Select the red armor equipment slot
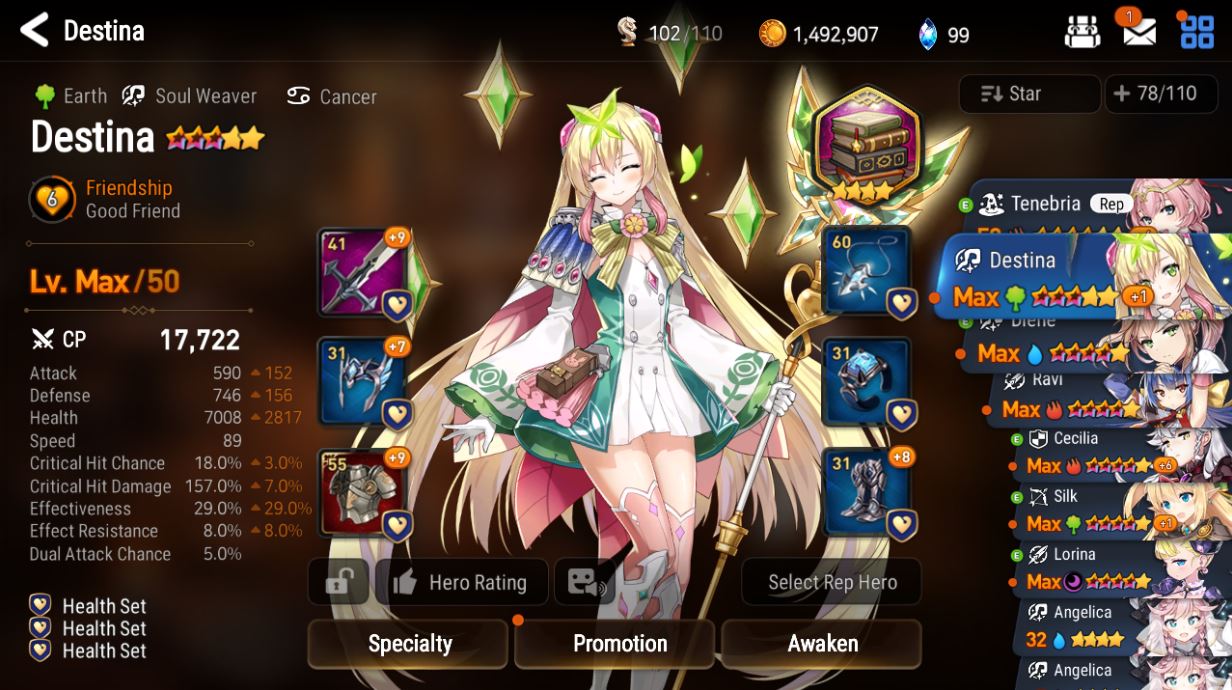The height and width of the screenshot is (690, 1232). click(362, 492)
